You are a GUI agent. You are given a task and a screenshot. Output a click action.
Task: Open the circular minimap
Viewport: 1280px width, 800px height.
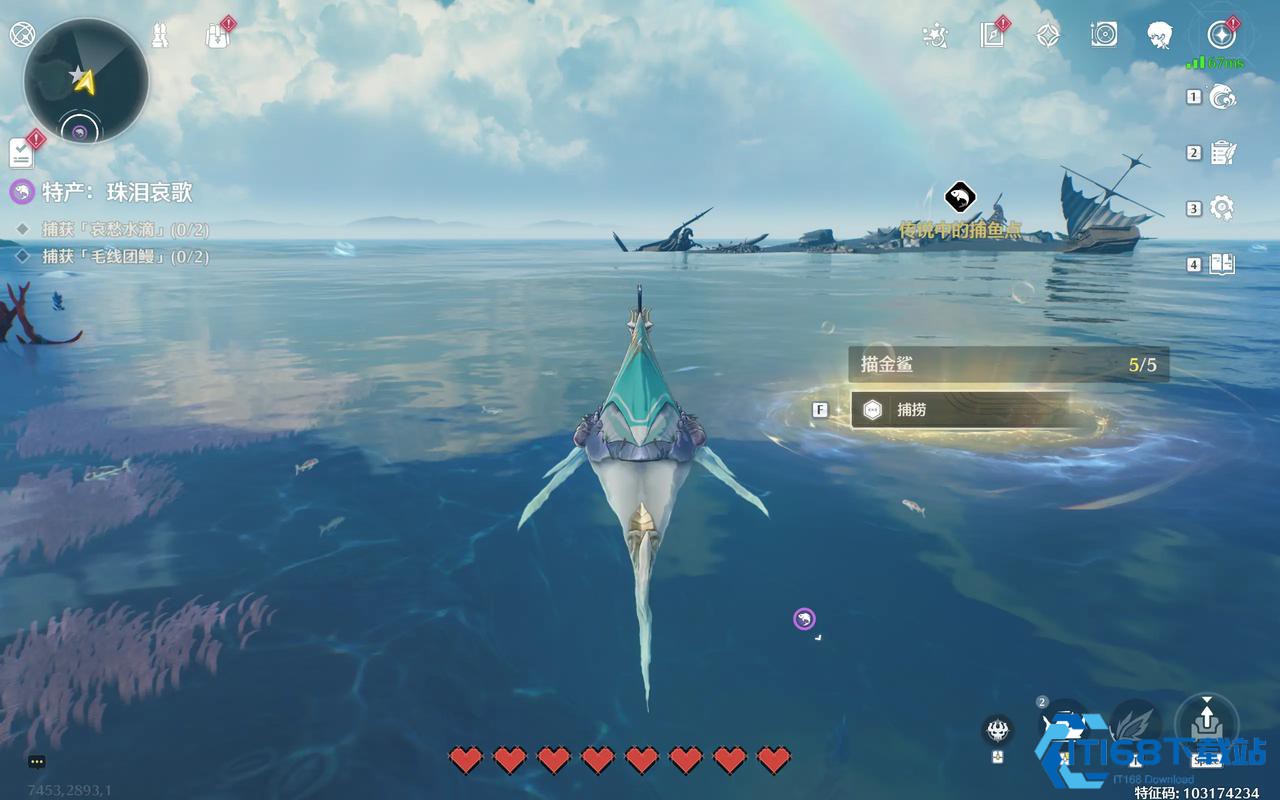[86, 80]
